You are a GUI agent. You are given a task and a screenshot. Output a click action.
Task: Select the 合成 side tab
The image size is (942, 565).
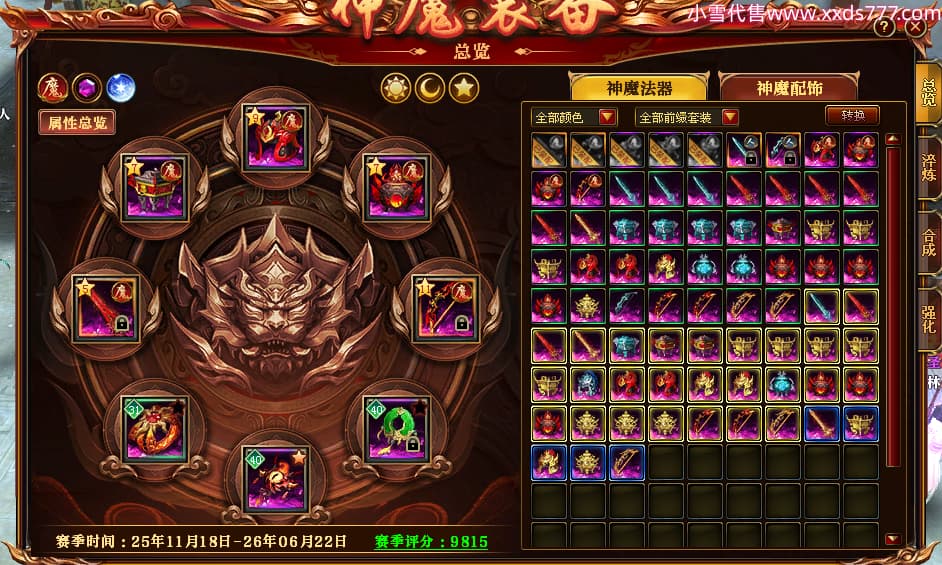(929, 242)
